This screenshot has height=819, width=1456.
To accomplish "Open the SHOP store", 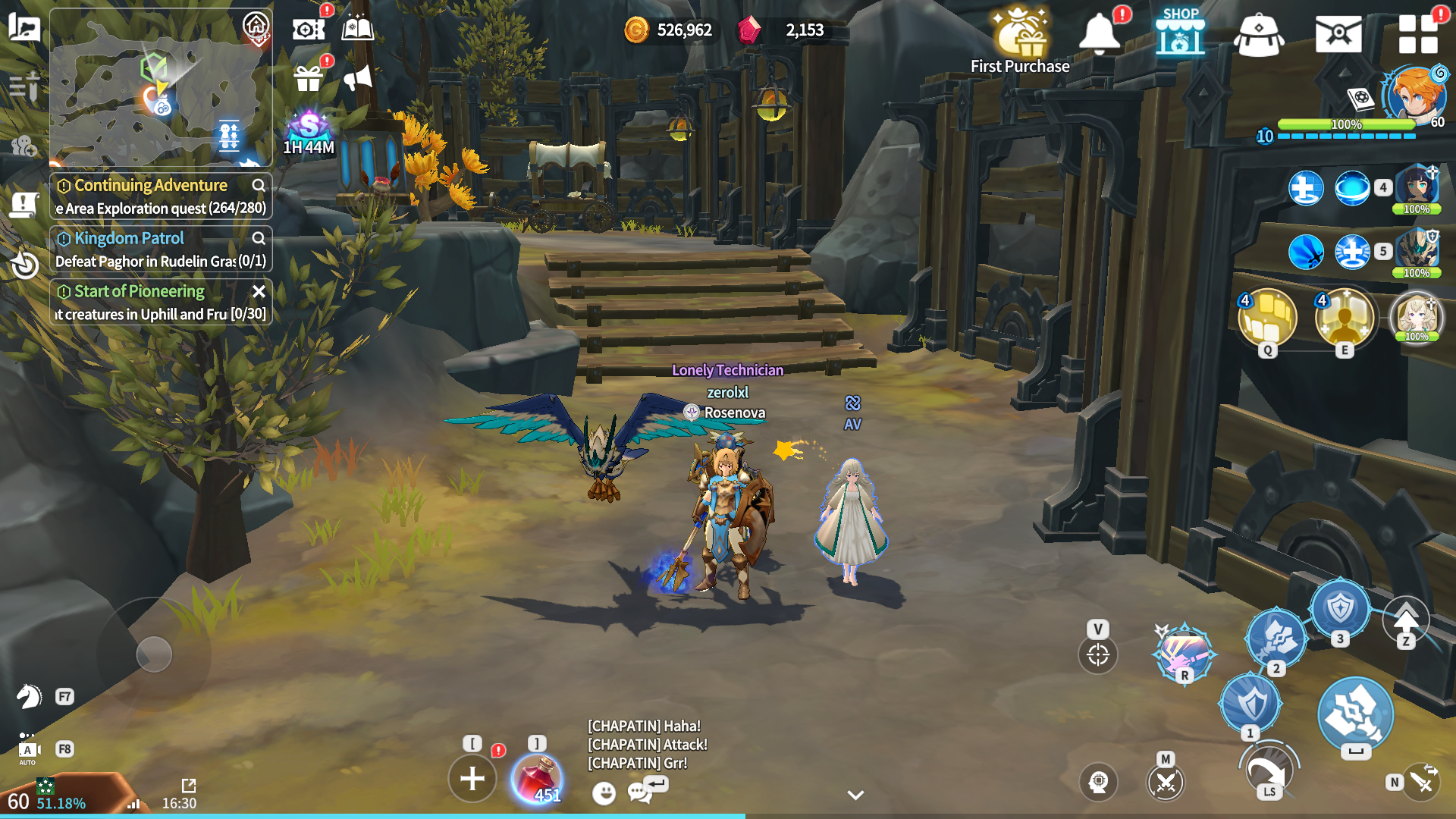I will click(x=1180, y=33).
